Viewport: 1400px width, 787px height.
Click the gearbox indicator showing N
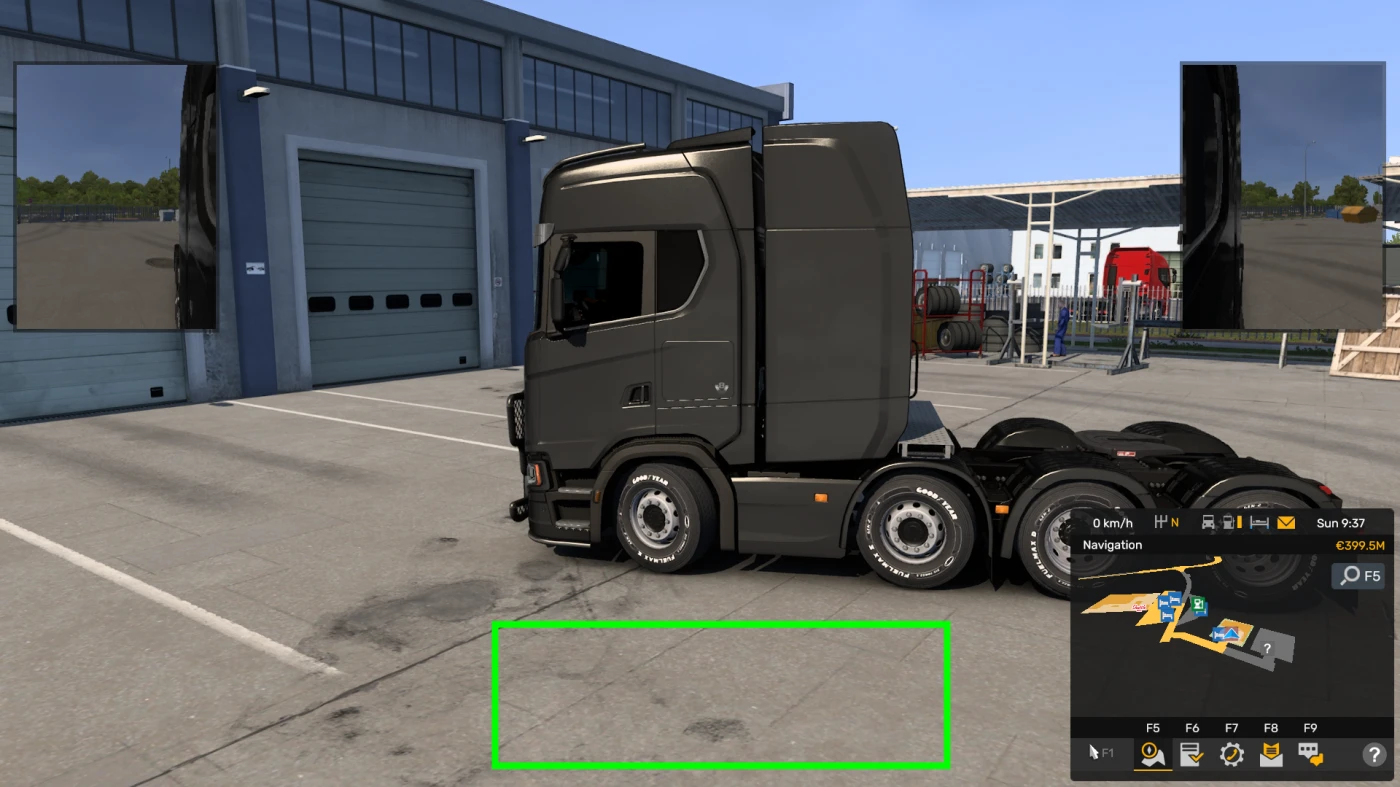click(1167, 523)
